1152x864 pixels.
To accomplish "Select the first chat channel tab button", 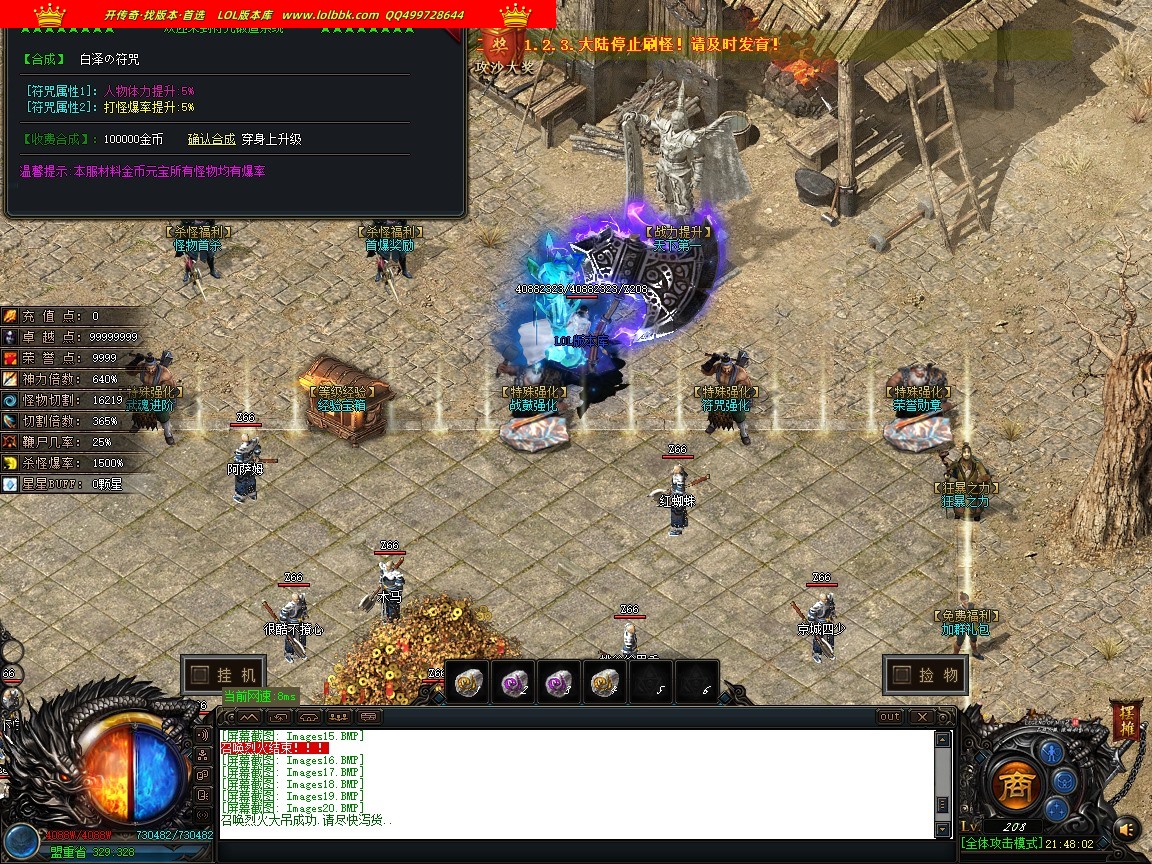I will click(248, 717).
